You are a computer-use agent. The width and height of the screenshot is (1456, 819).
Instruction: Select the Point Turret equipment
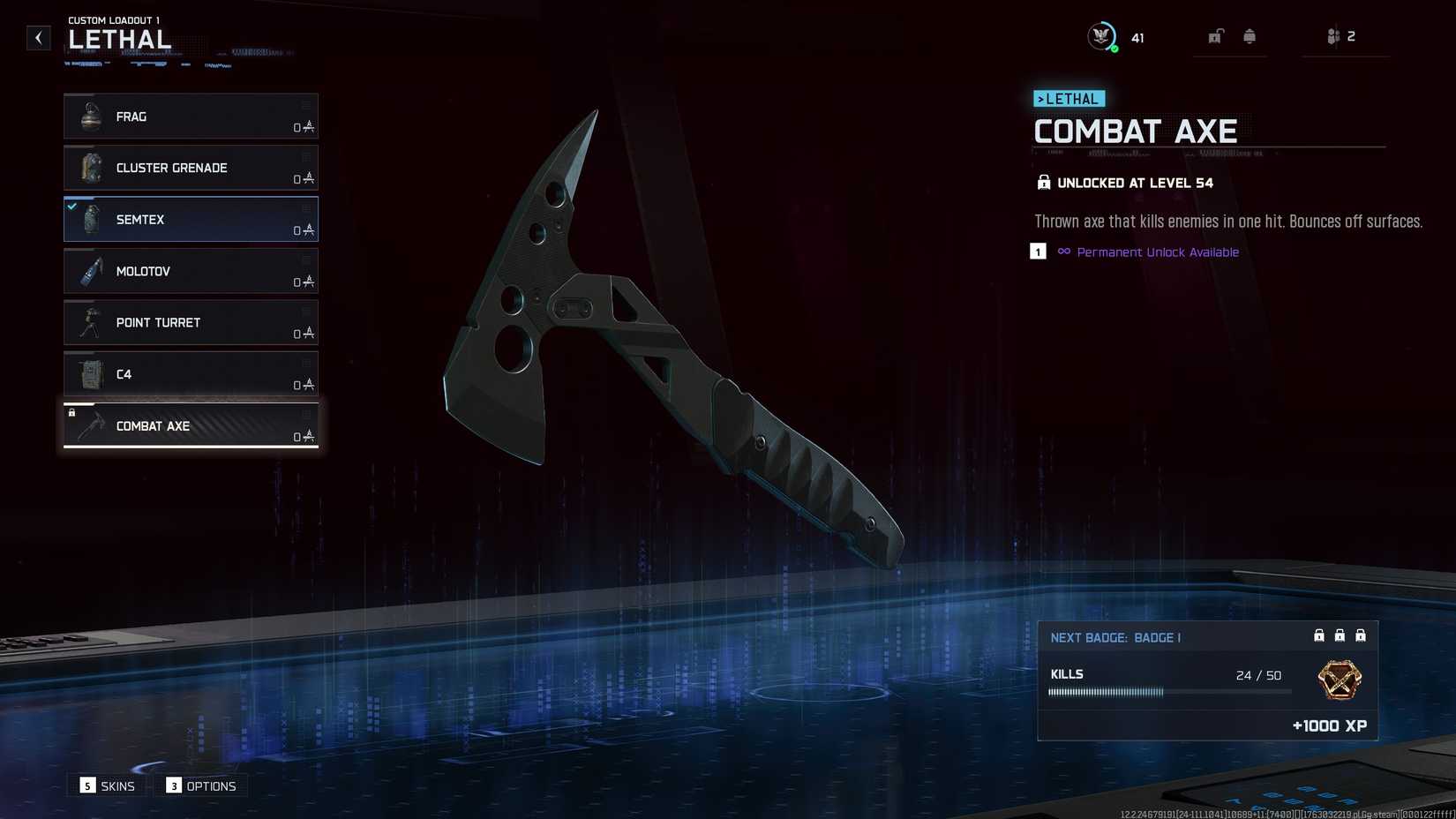(190, 322)
